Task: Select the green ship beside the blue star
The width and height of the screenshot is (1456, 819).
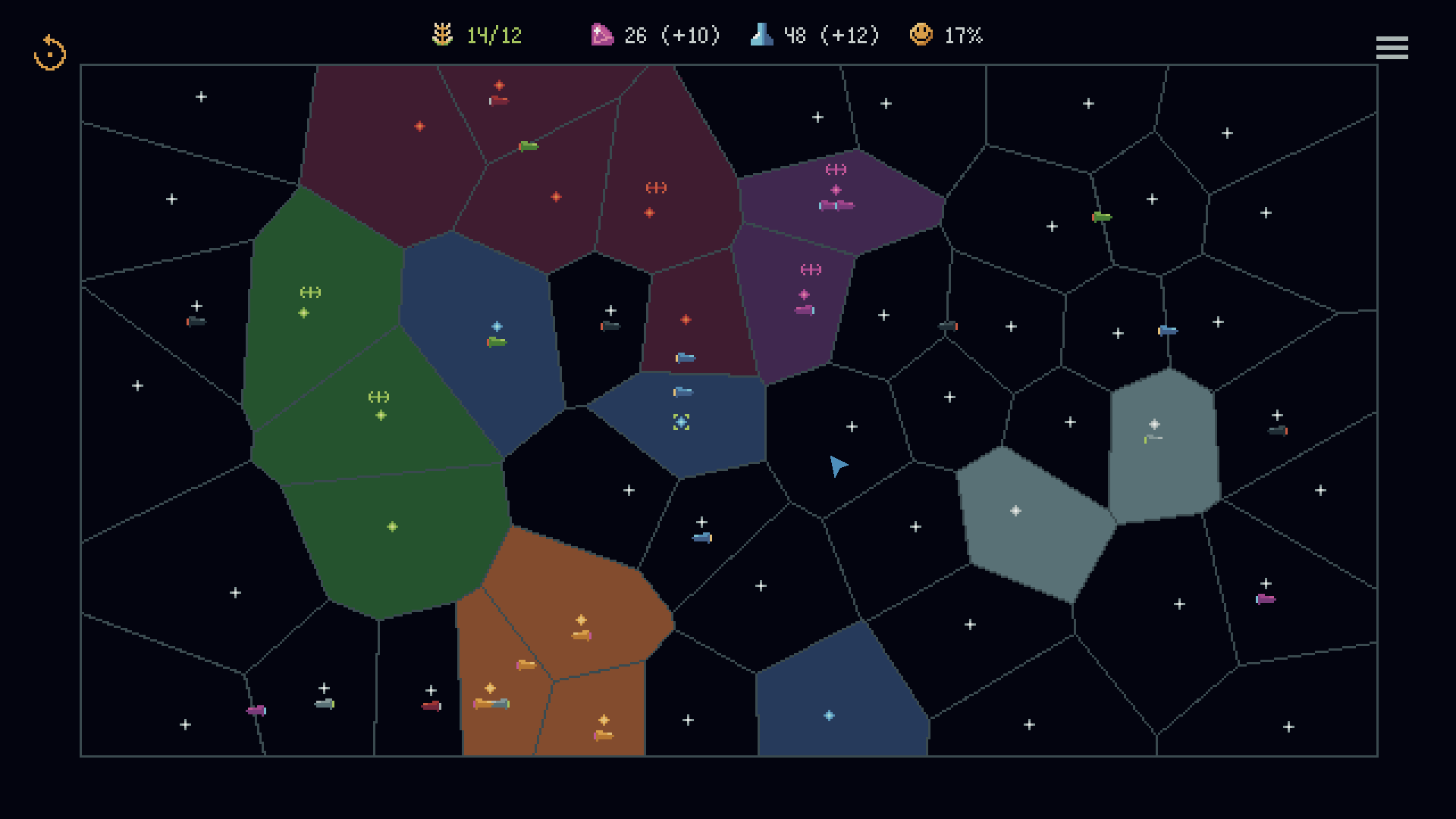Action: point(496,341)
